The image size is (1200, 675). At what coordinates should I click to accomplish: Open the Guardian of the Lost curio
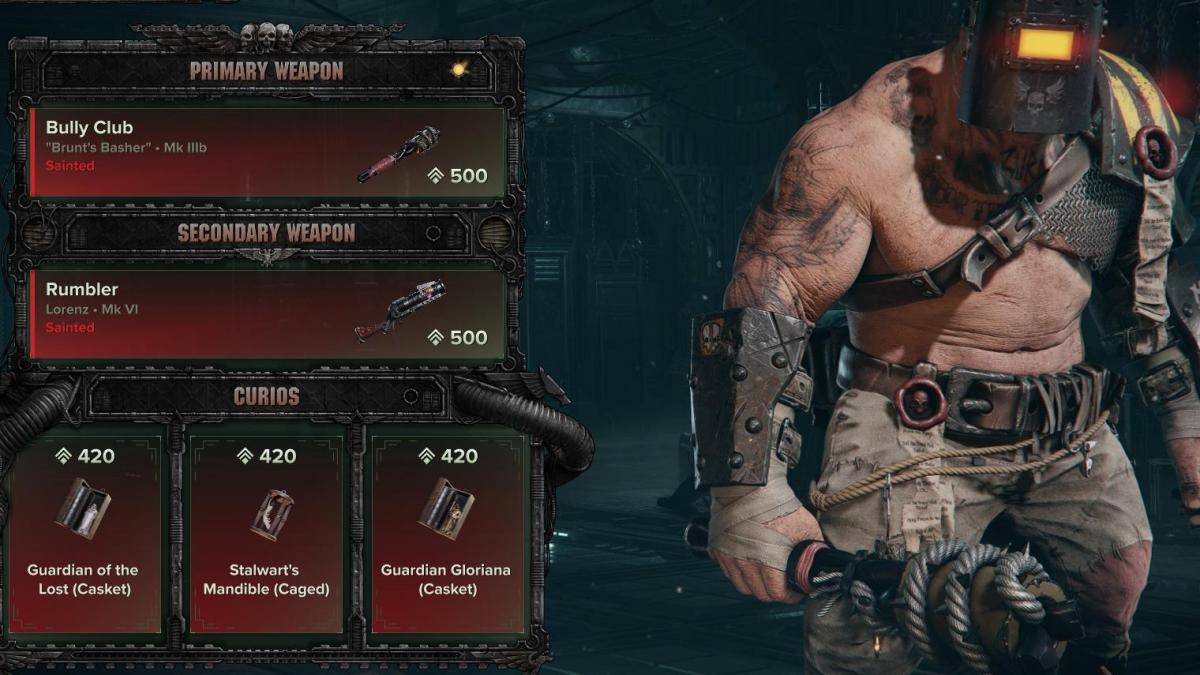pos(83,534)
